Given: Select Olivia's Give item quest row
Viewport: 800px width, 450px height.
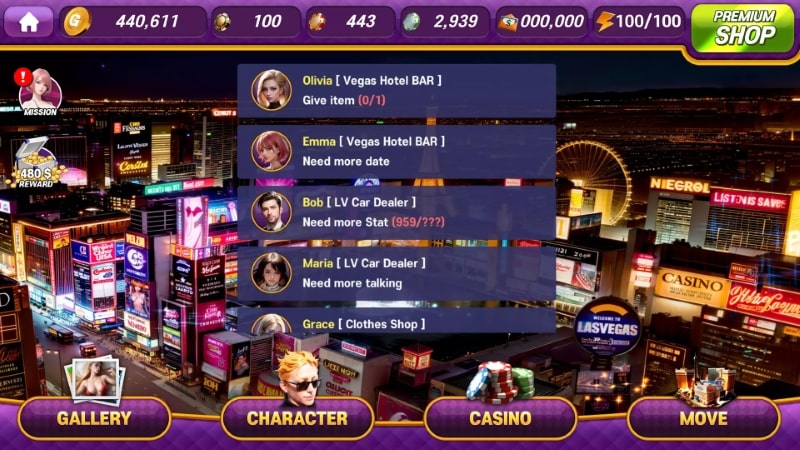Looking at the screenshot, I should 396,91.
